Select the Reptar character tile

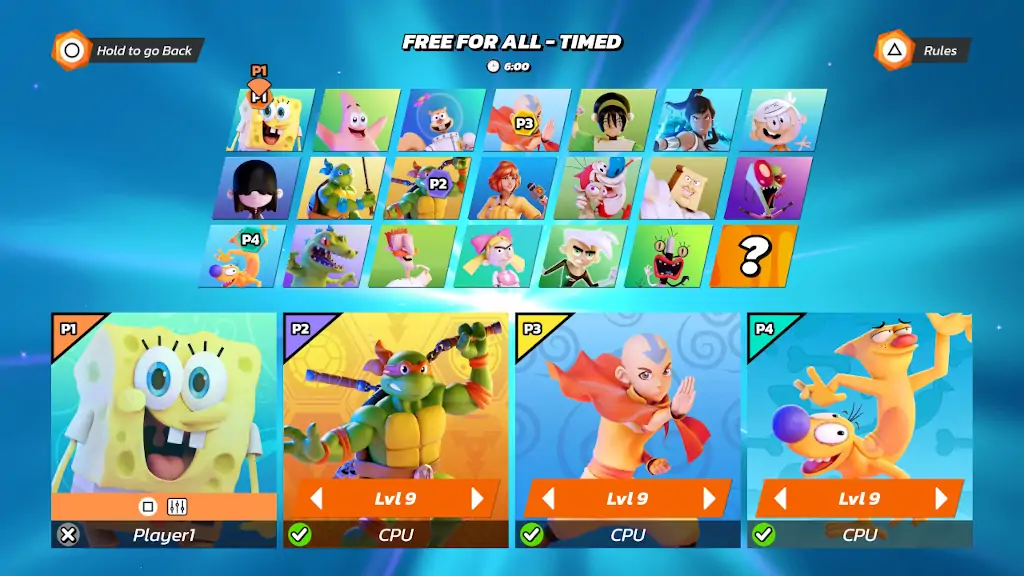326,256
